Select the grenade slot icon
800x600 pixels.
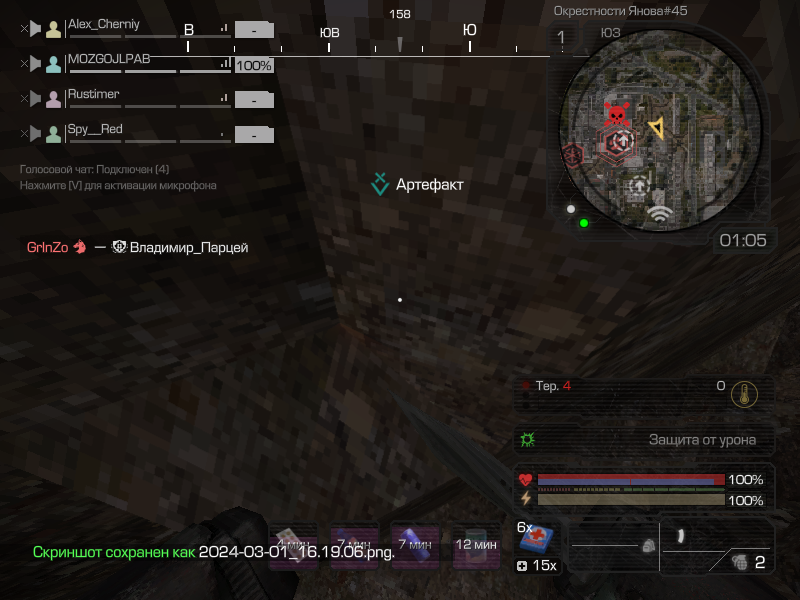pyautogui.click(x=740, y=561)
